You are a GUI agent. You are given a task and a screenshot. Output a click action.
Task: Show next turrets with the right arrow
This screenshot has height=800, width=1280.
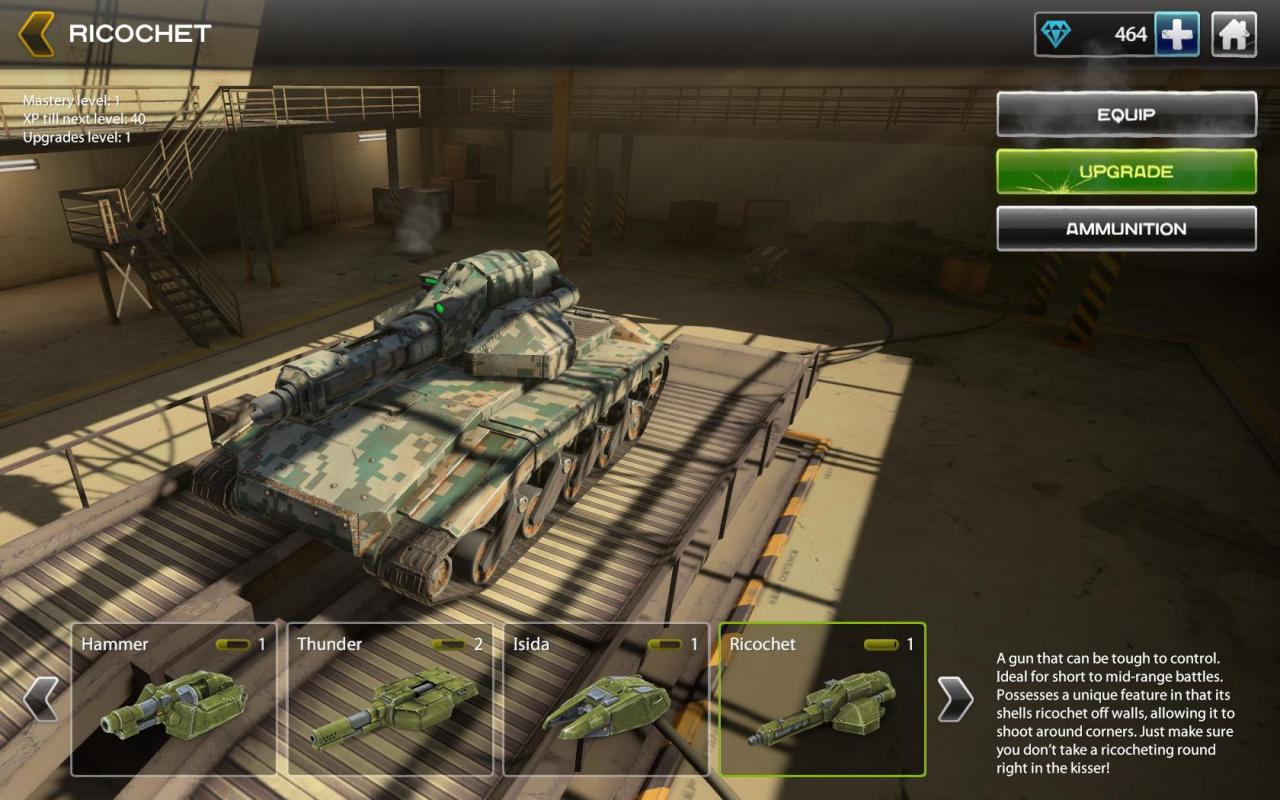point(955,699)
